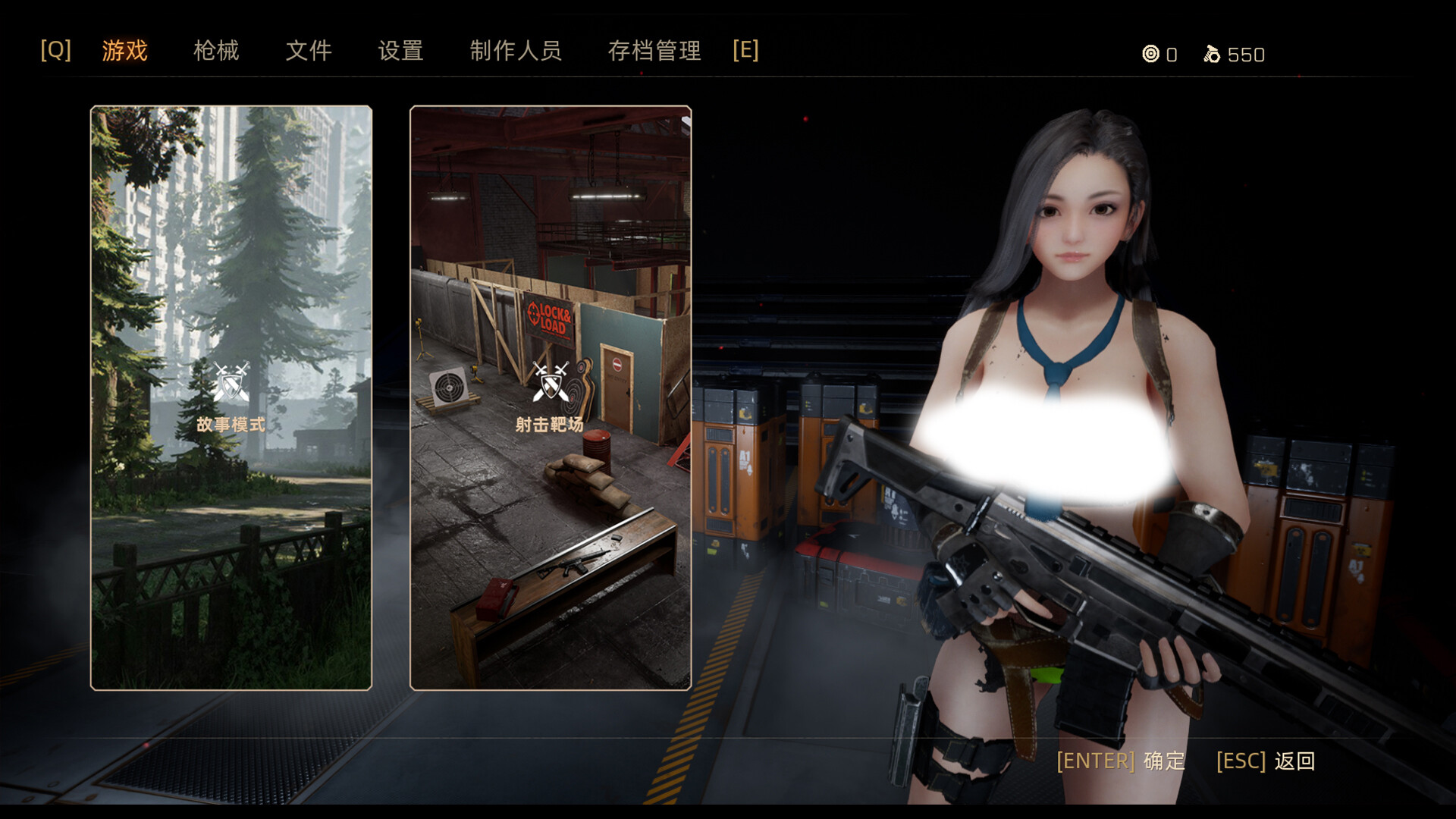
Task: Click the target reticle currency icon showing 0
Action: pyautogui.click(x=1150, y=55)
